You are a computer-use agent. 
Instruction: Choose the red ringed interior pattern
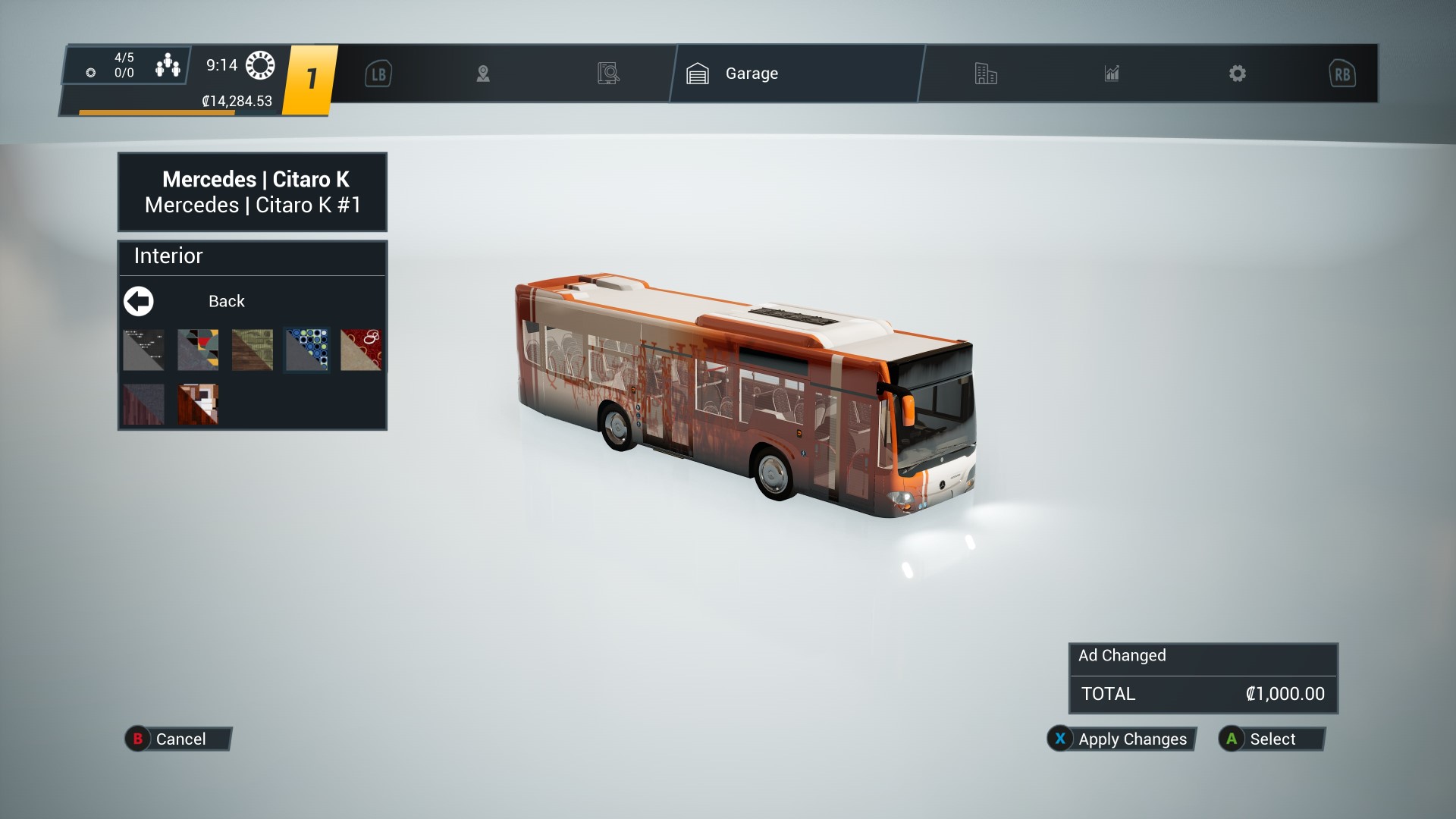click(361, 350)
